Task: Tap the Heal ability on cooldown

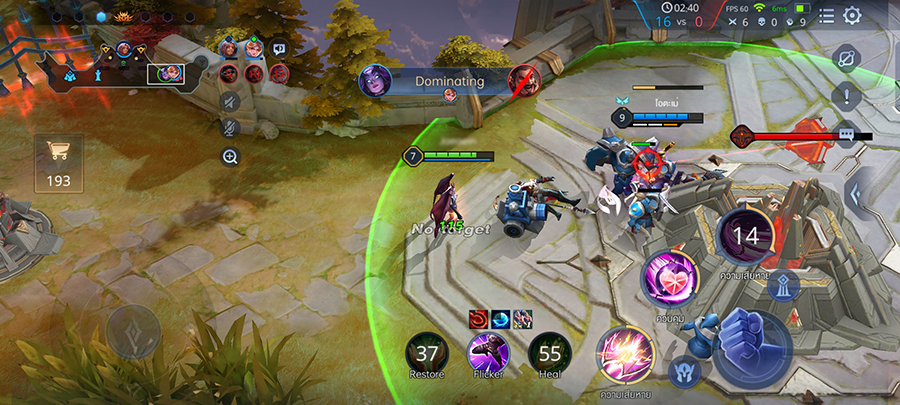Action: [550, 353]
